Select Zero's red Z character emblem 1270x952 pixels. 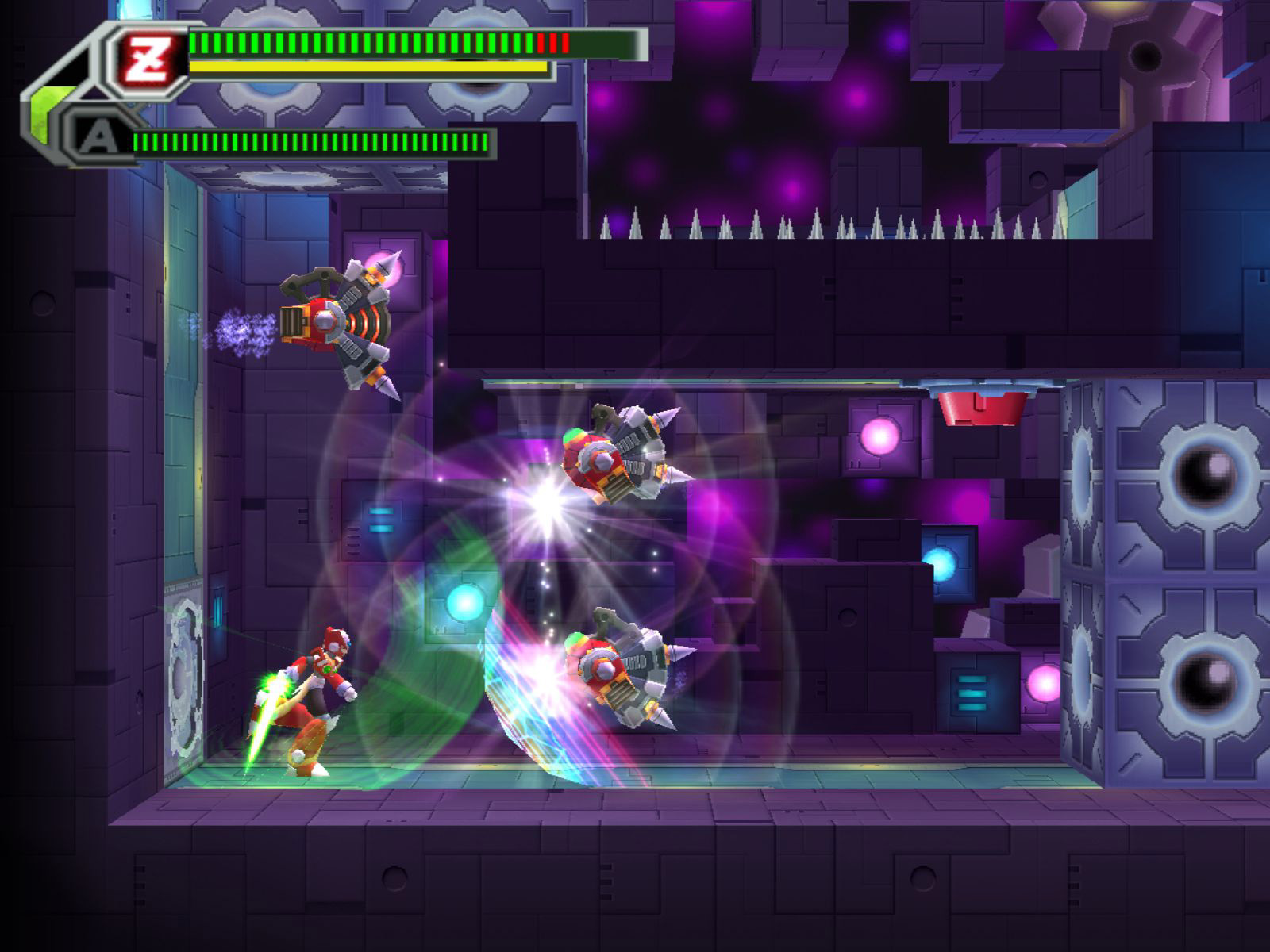150,58
